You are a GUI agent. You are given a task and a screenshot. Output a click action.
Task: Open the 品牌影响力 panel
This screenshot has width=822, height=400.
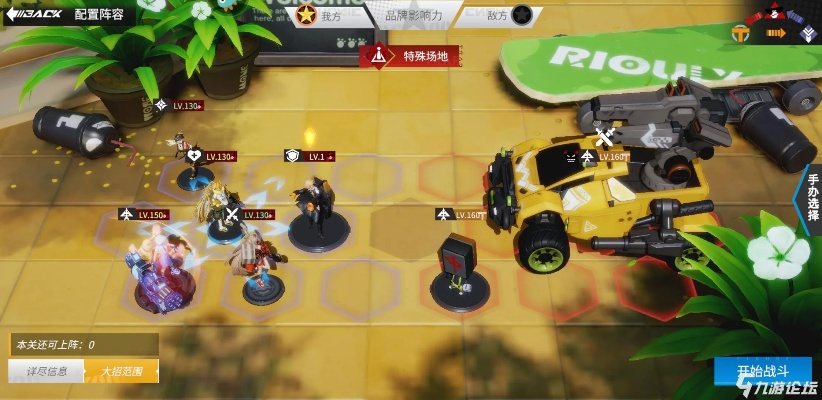[x=414, y=15]
